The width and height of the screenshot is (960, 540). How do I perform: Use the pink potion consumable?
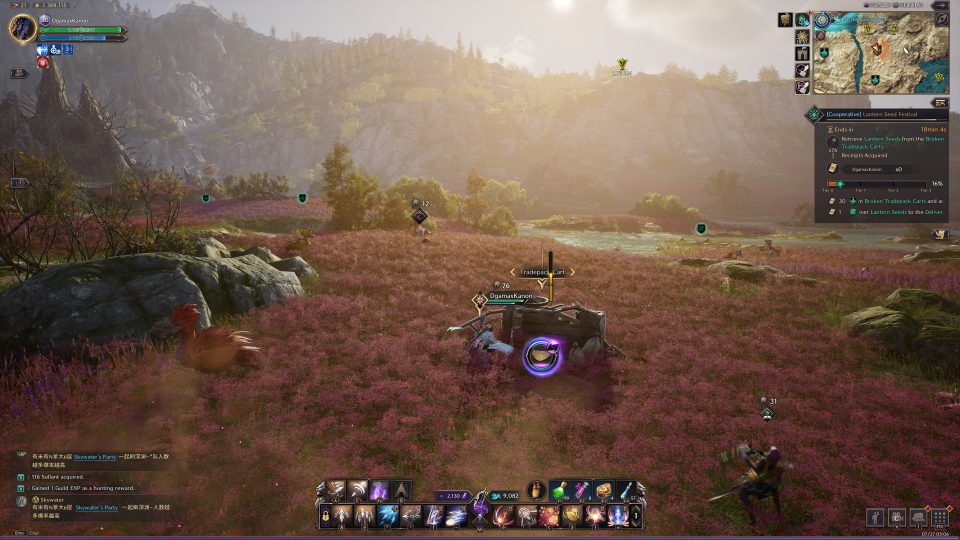pos(581,491)
